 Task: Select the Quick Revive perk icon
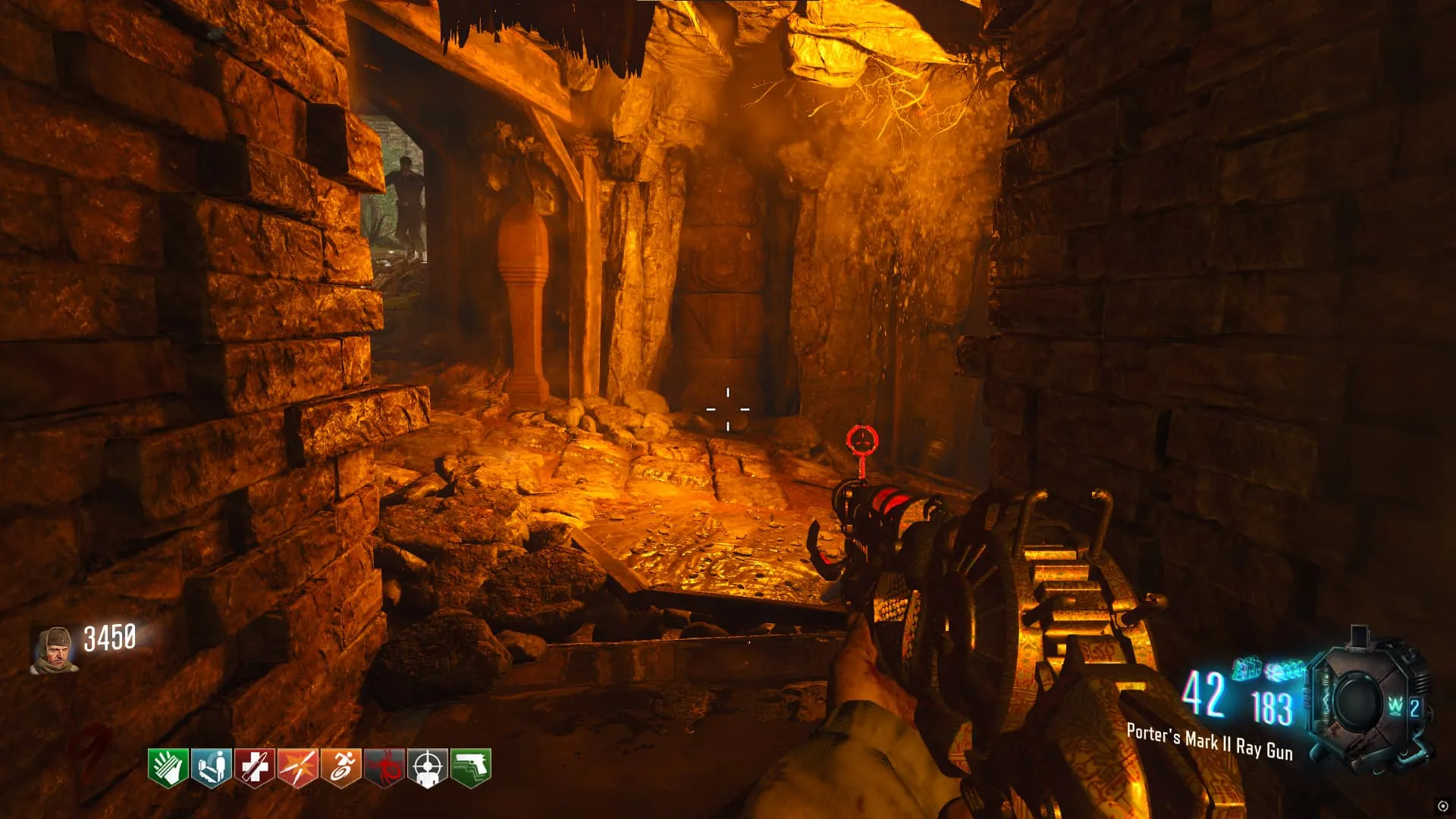tap(211, 767)
